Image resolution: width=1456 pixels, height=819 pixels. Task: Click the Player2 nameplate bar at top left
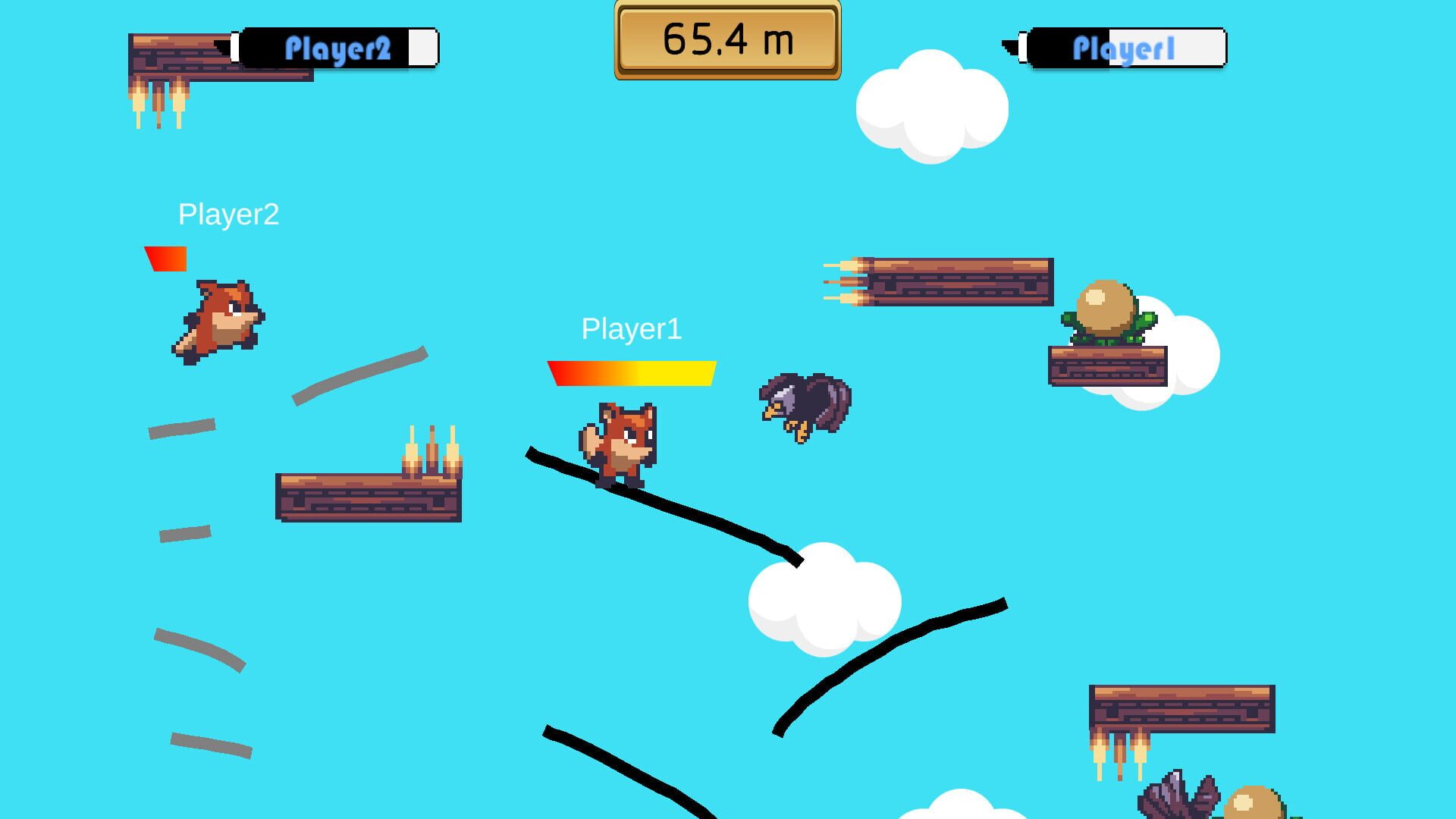(x=339, y=47)
